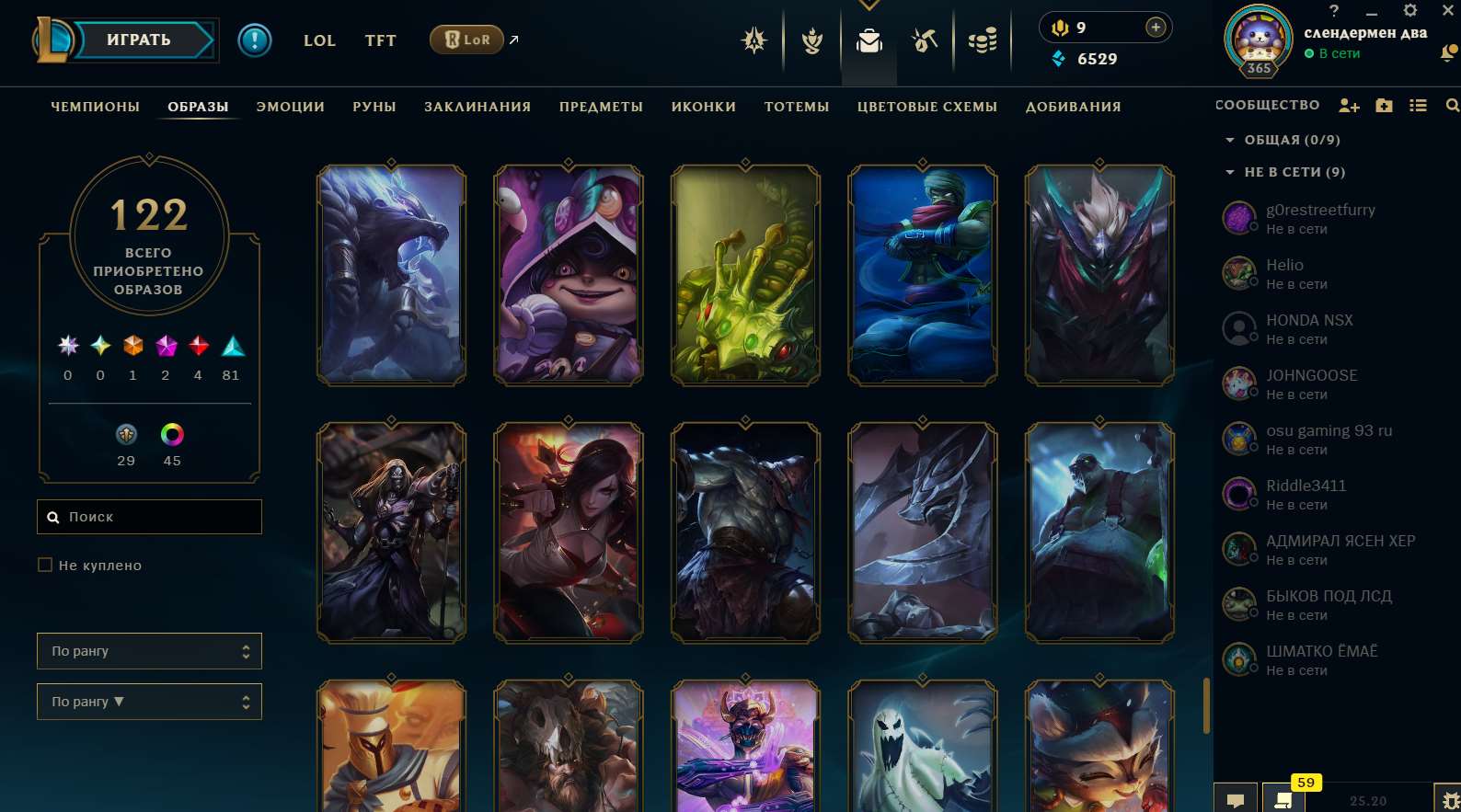Click the friends list view icon

(1420, 106)
